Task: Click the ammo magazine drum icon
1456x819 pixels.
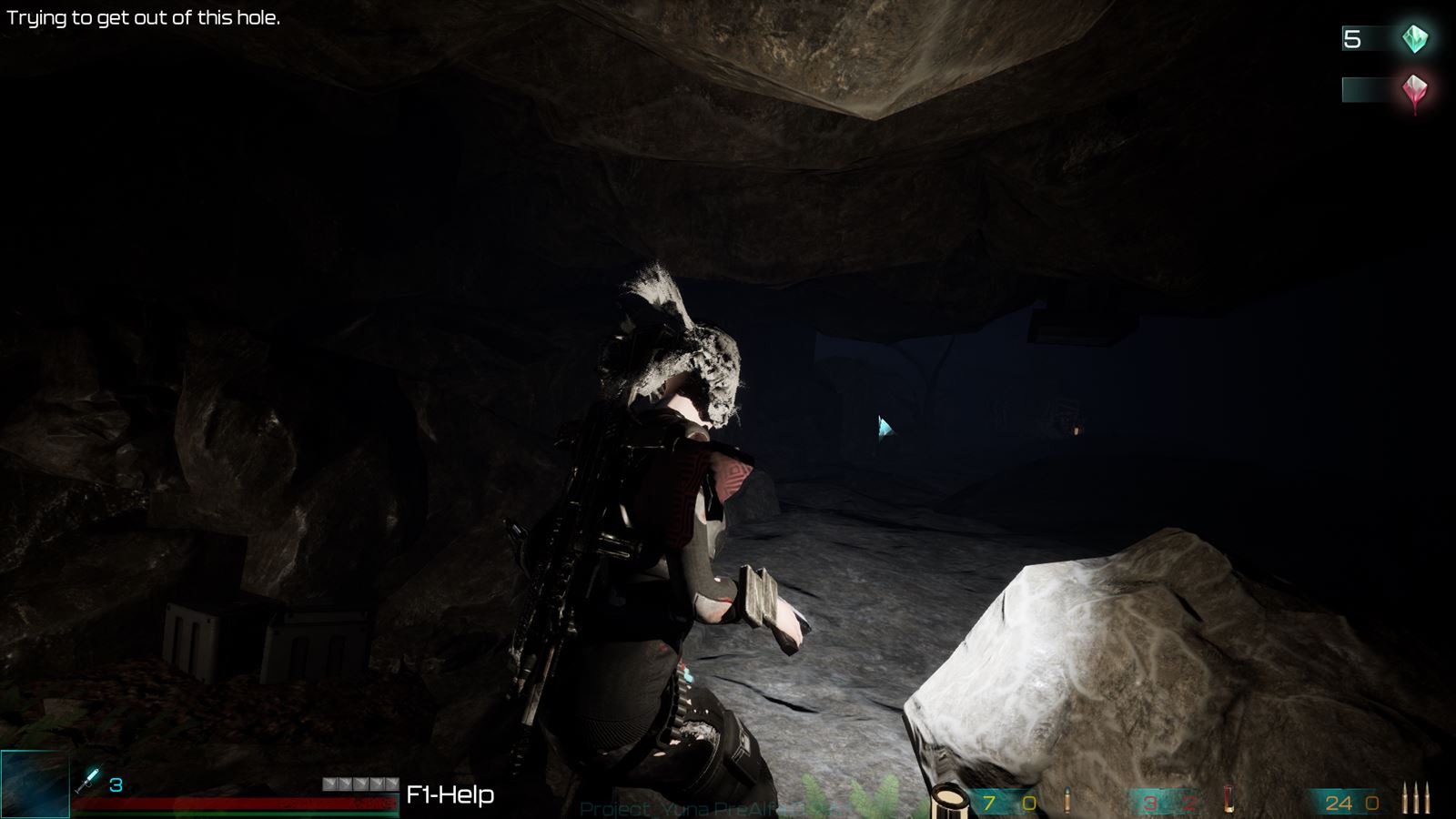Action: pyautogui.click(x=949, y=799)
